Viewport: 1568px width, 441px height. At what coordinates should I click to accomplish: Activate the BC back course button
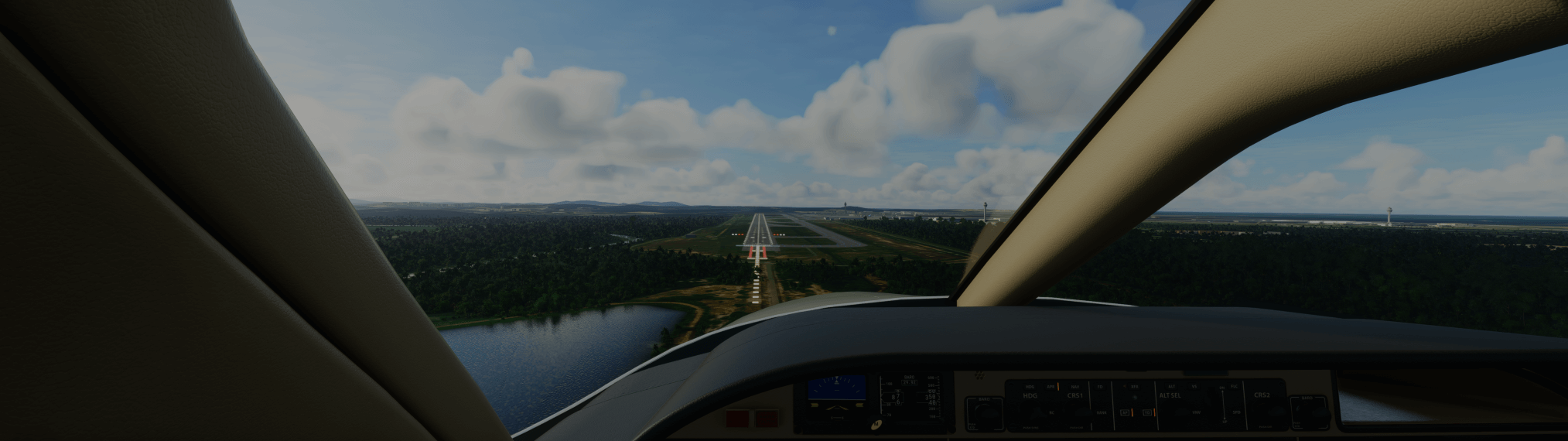tap(1051, 414)
